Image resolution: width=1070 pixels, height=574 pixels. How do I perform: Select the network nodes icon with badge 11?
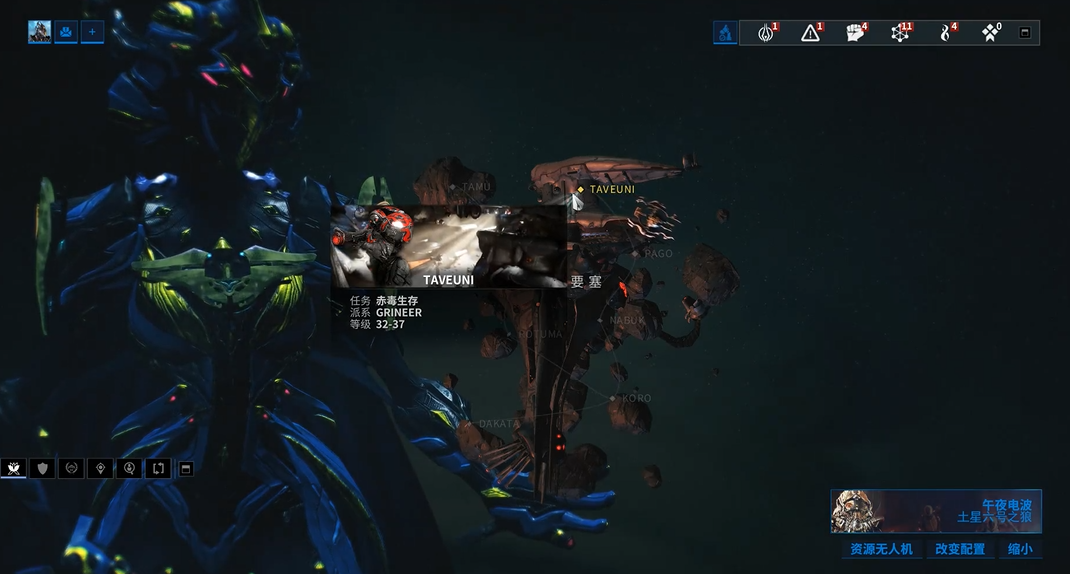click(900, 33)
